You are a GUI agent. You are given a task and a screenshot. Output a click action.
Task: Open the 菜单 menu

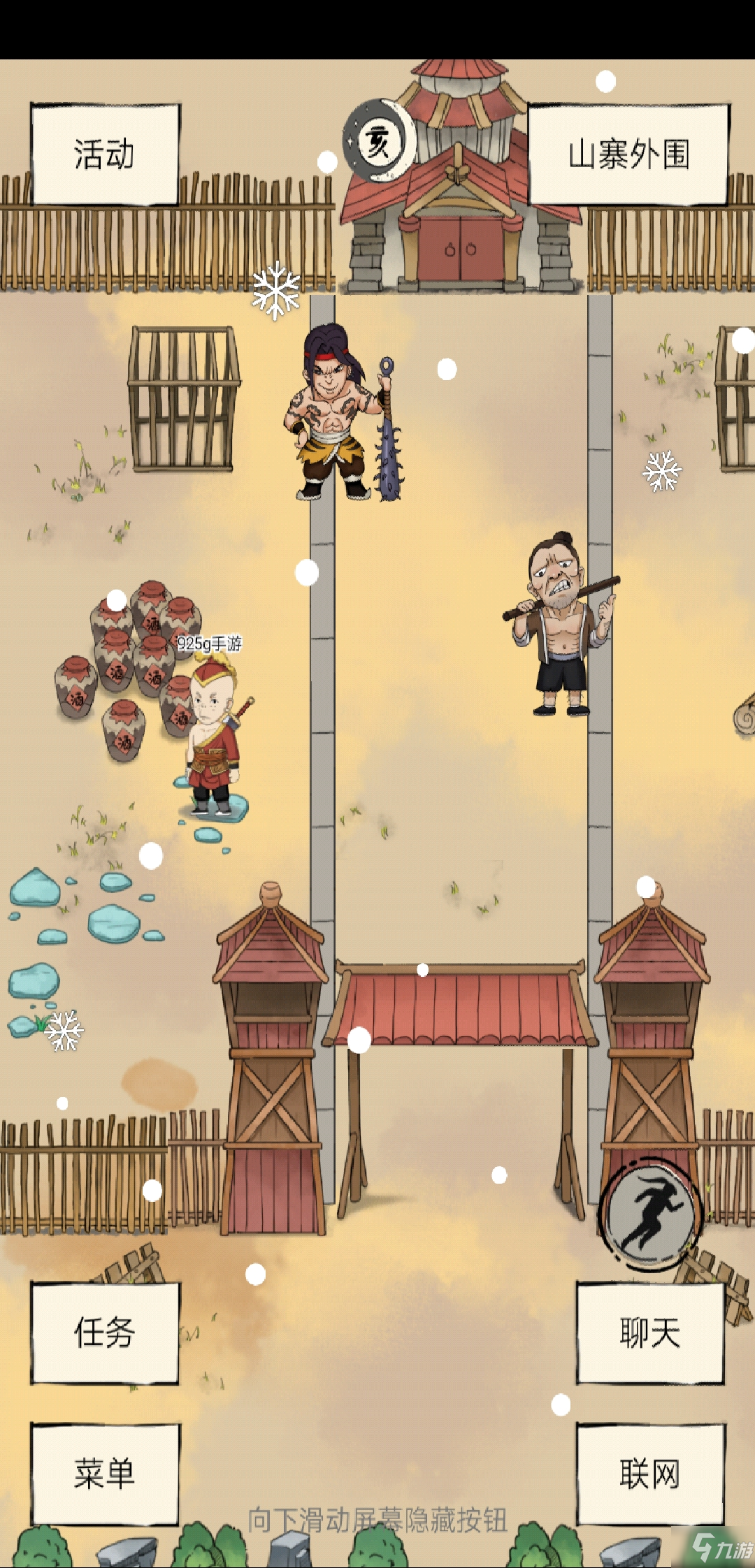click(x=105, y=1474)
